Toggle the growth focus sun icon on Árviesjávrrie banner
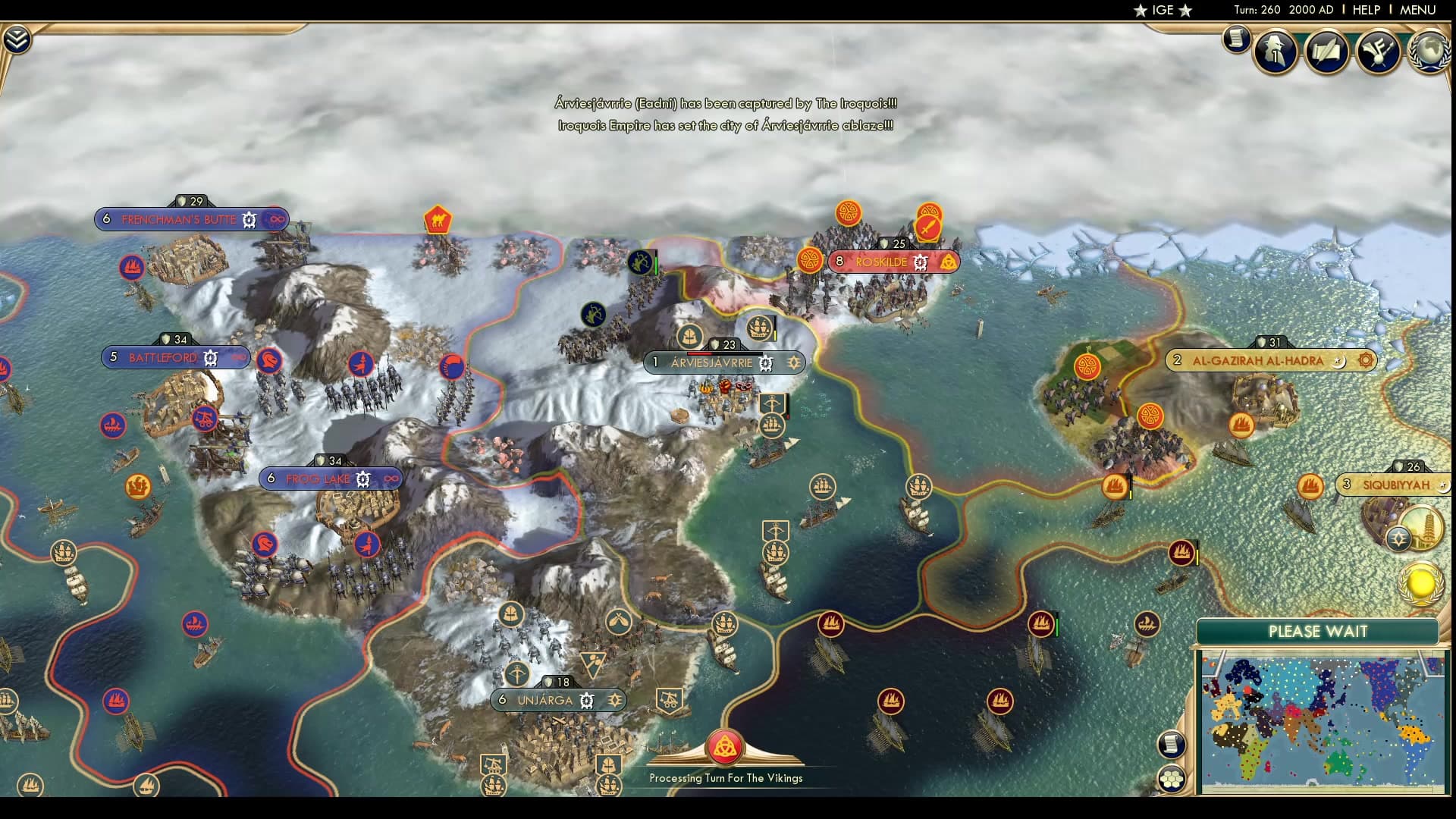The height and width of the screenshot is (819, 1456). [x=793, y=362]
